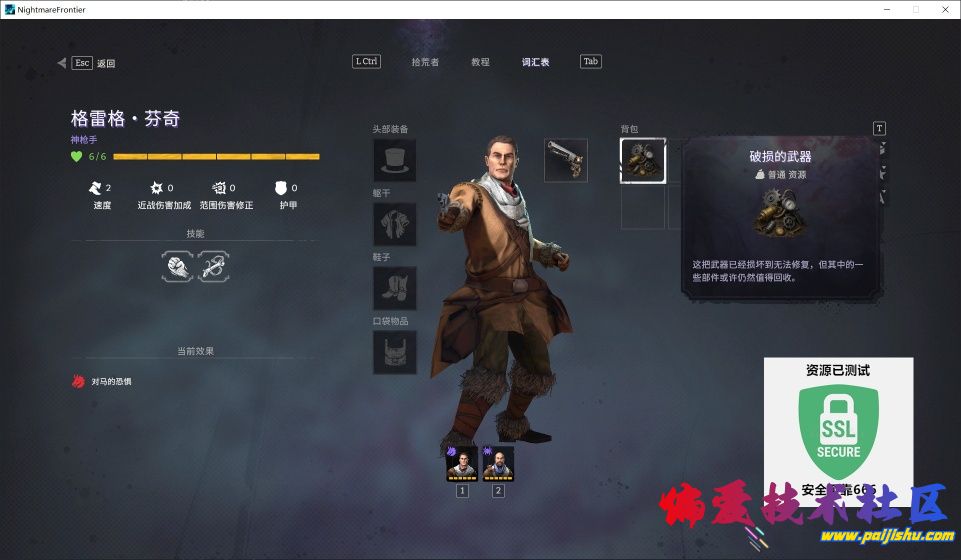Open the 教程 tutorial tab
The image size is (961, 560).
pyautogui.click(x=480, y=62)
